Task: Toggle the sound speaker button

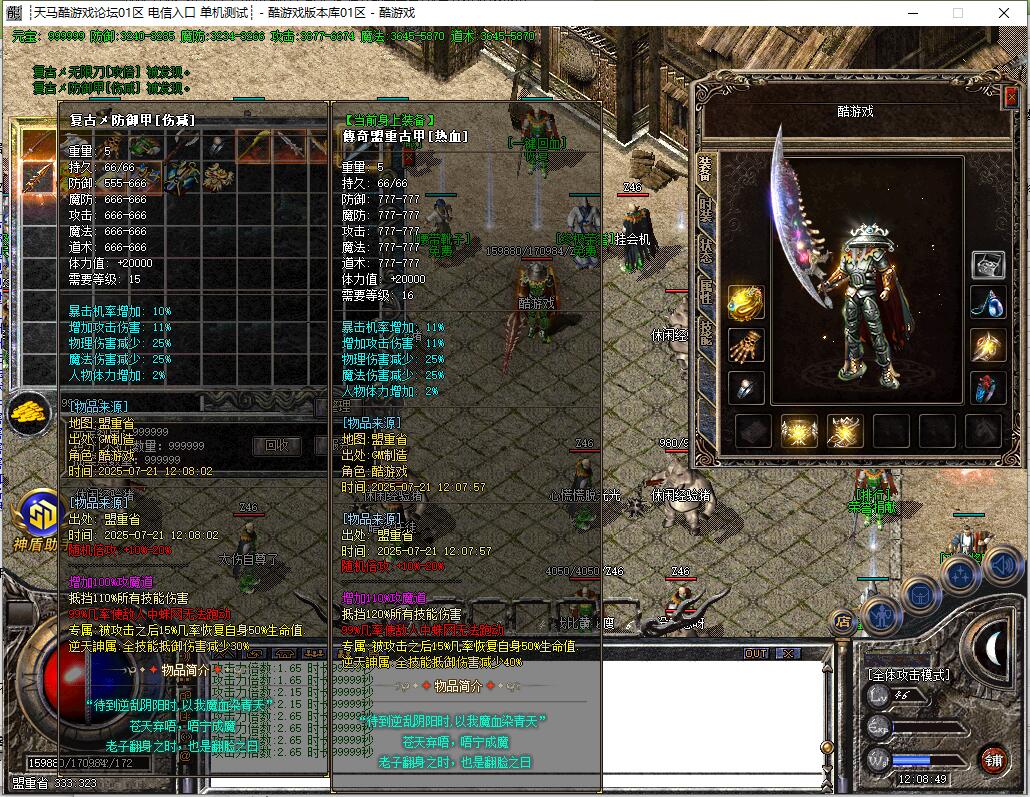Action: point(1001,565)
